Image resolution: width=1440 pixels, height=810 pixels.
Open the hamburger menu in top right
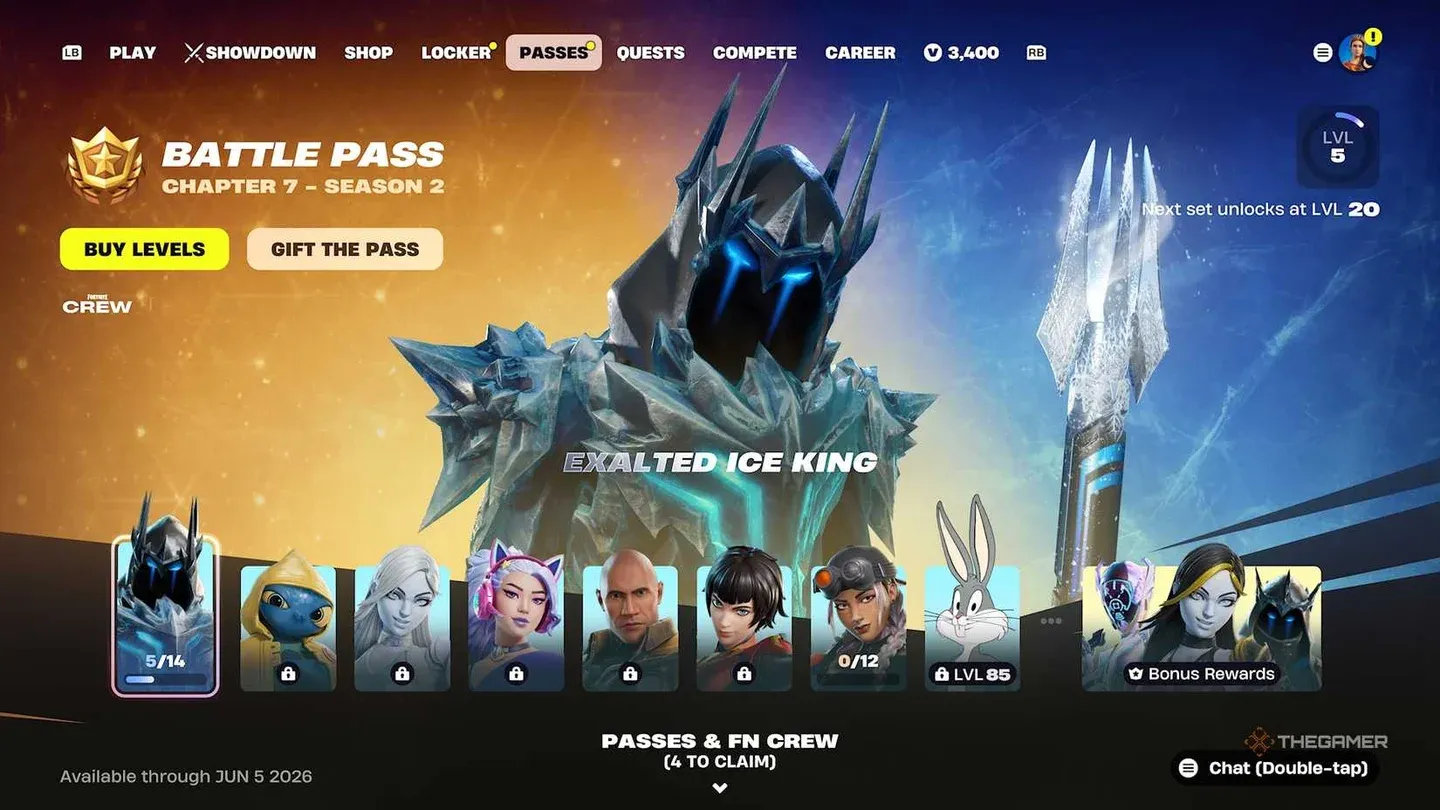tap(1322, 52)
